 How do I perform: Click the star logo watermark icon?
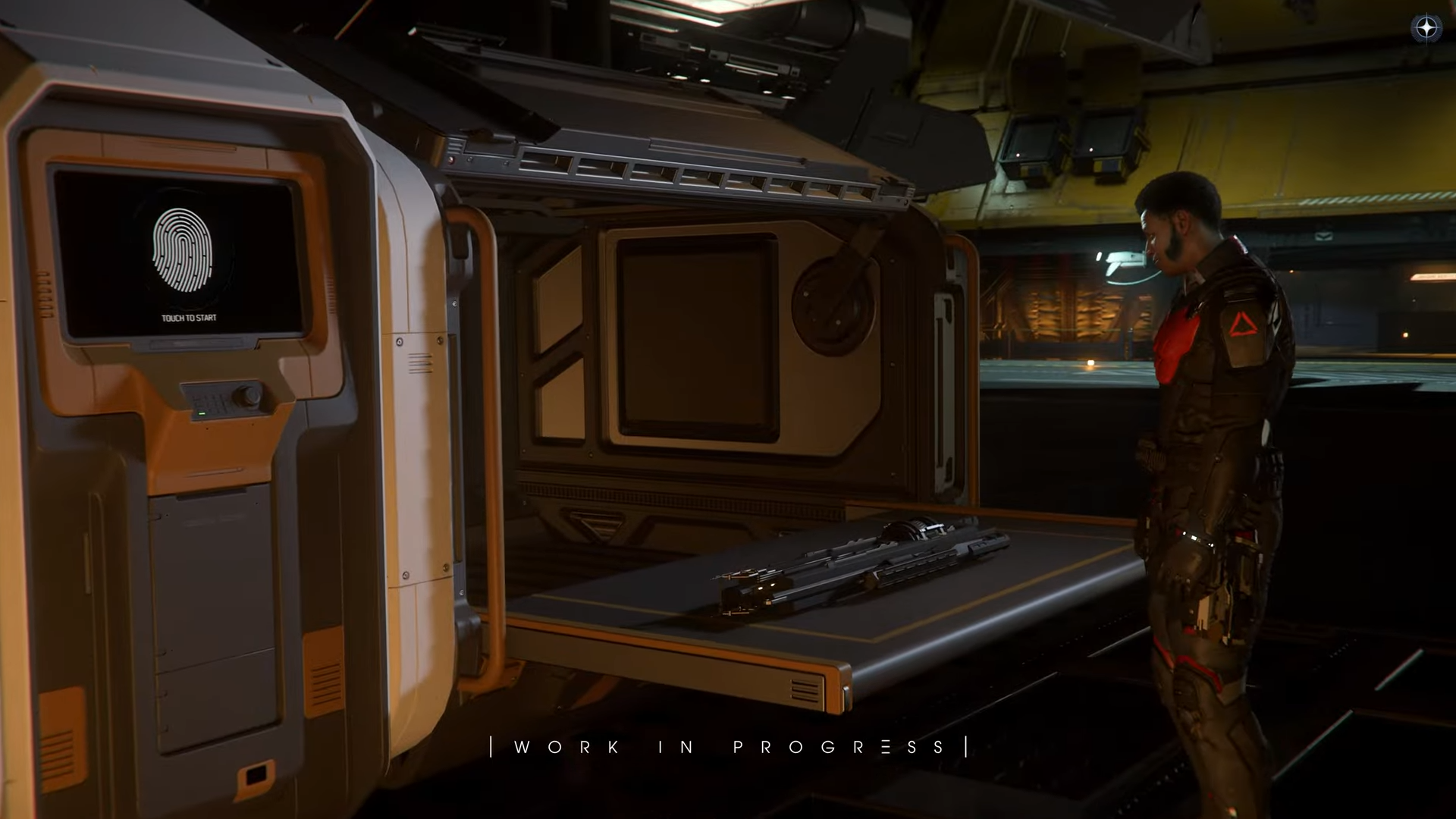(1426, 29)
